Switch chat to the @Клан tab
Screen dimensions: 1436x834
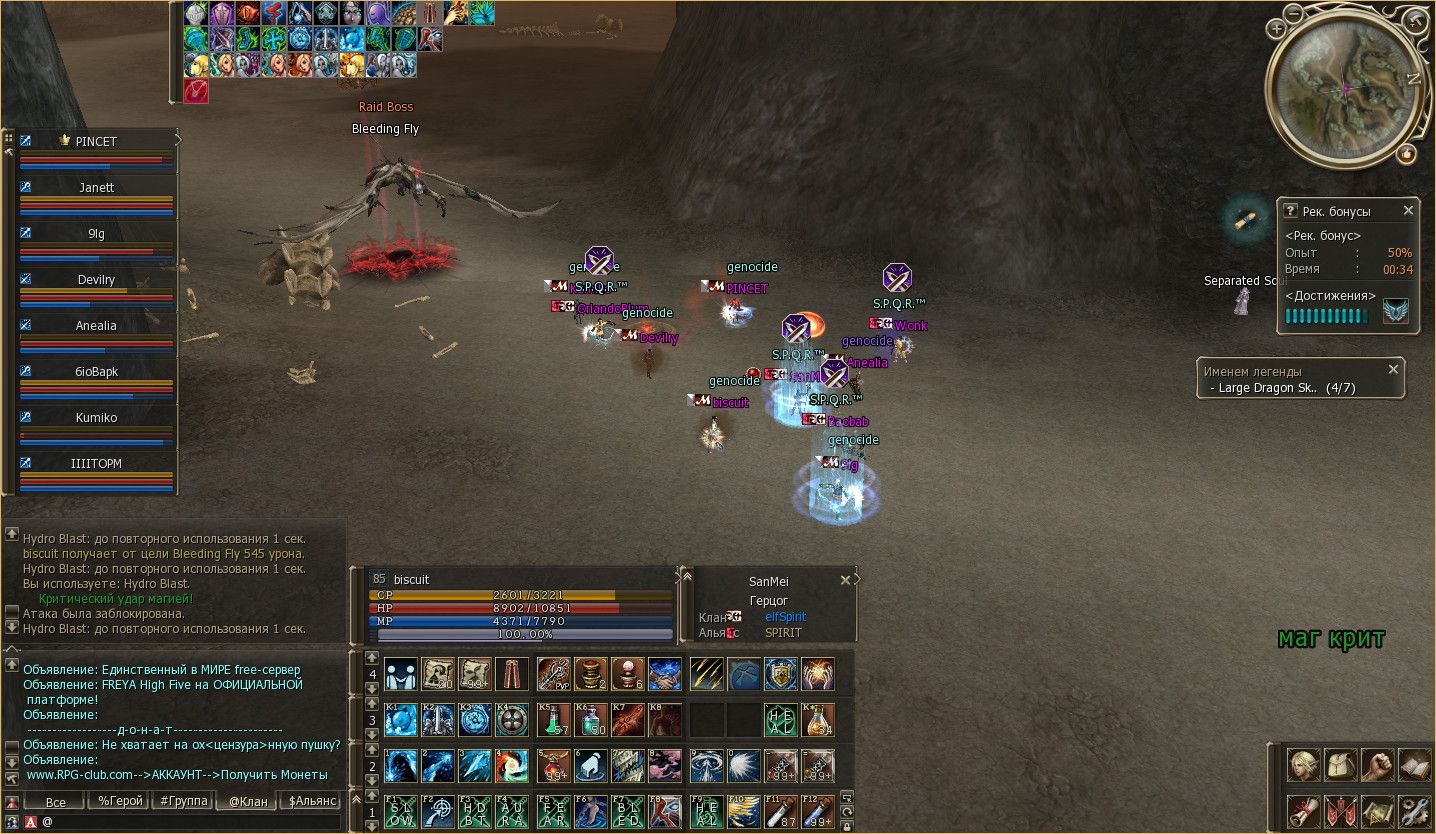pyautogui.click(x=246, y=801)
